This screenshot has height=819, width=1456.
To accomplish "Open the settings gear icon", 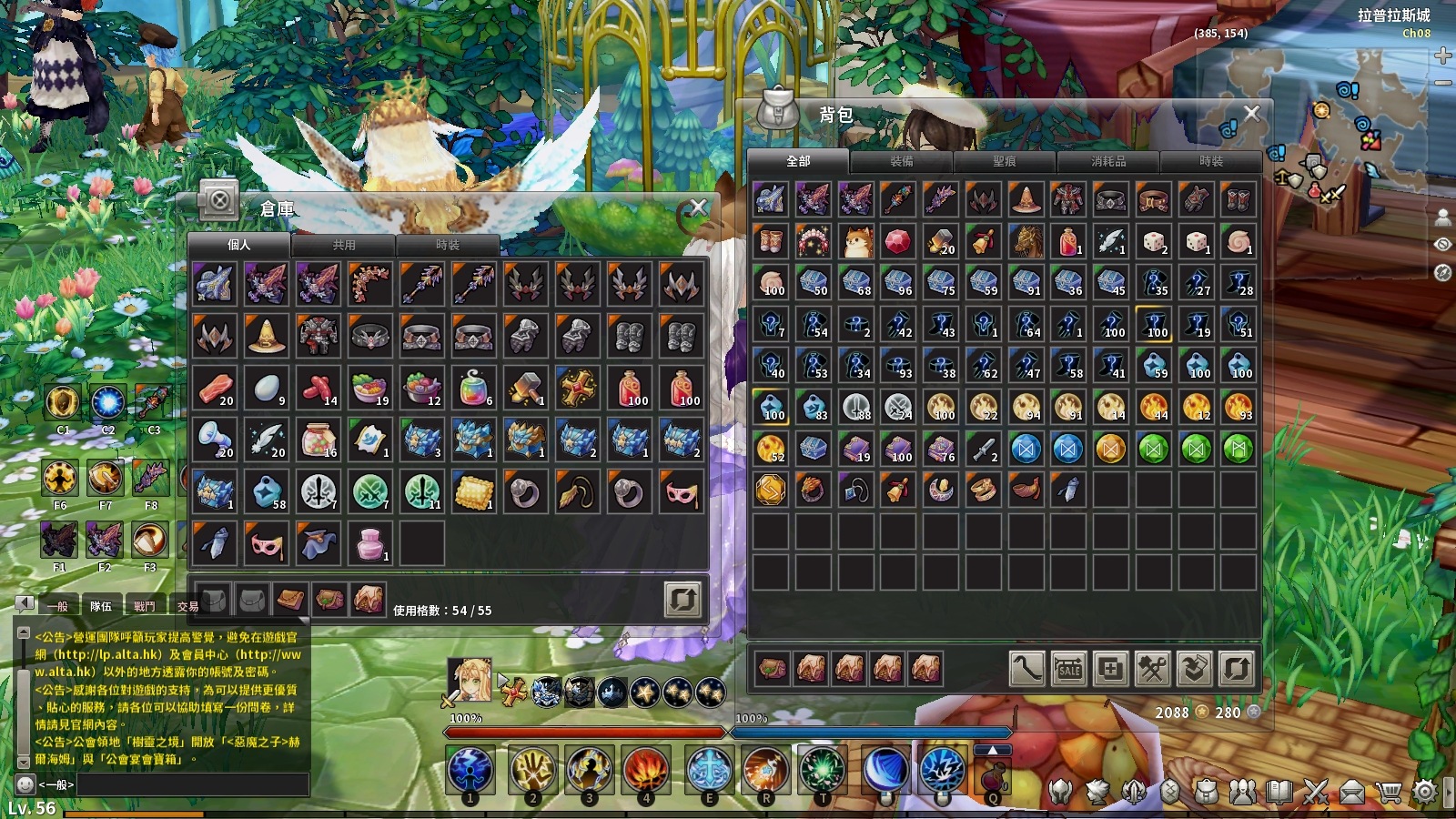I will tap(1425, 792).
